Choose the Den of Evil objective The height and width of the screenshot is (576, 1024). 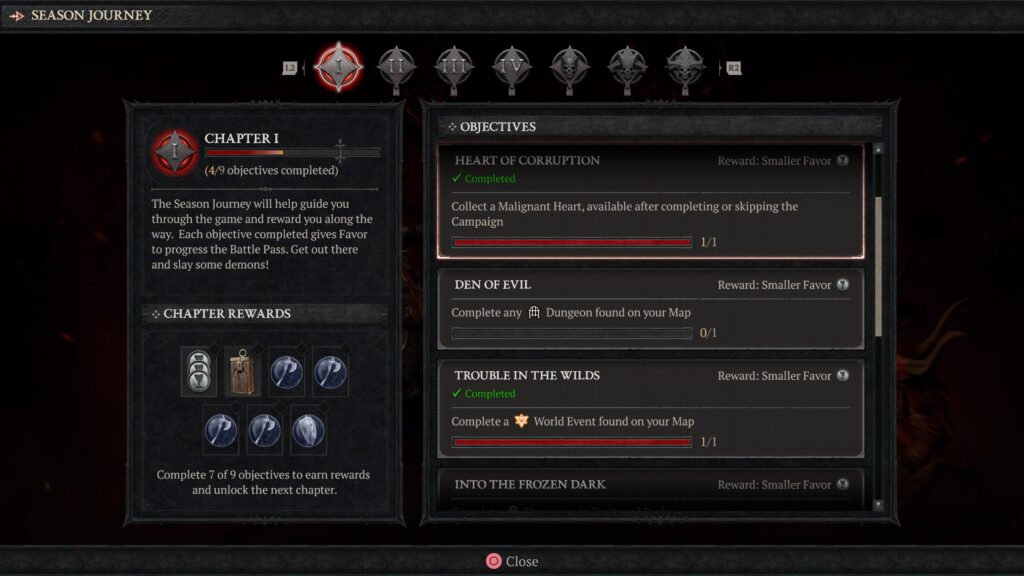(650, 309)
